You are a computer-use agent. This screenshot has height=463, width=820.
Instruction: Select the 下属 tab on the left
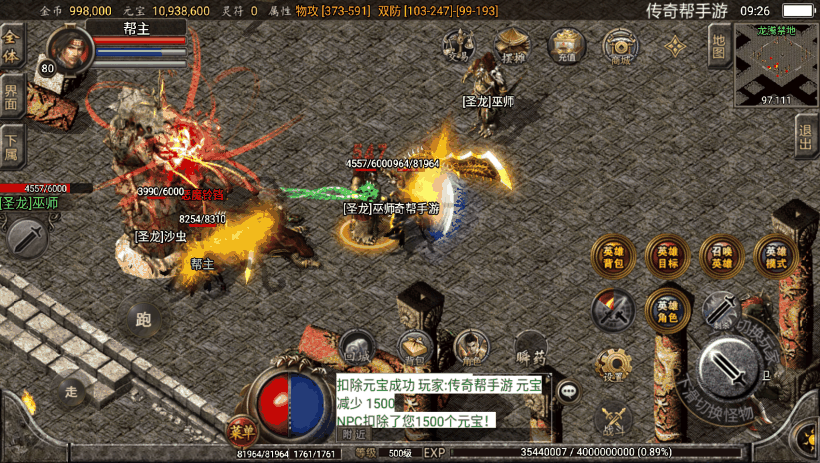click(x=12, y=147)
